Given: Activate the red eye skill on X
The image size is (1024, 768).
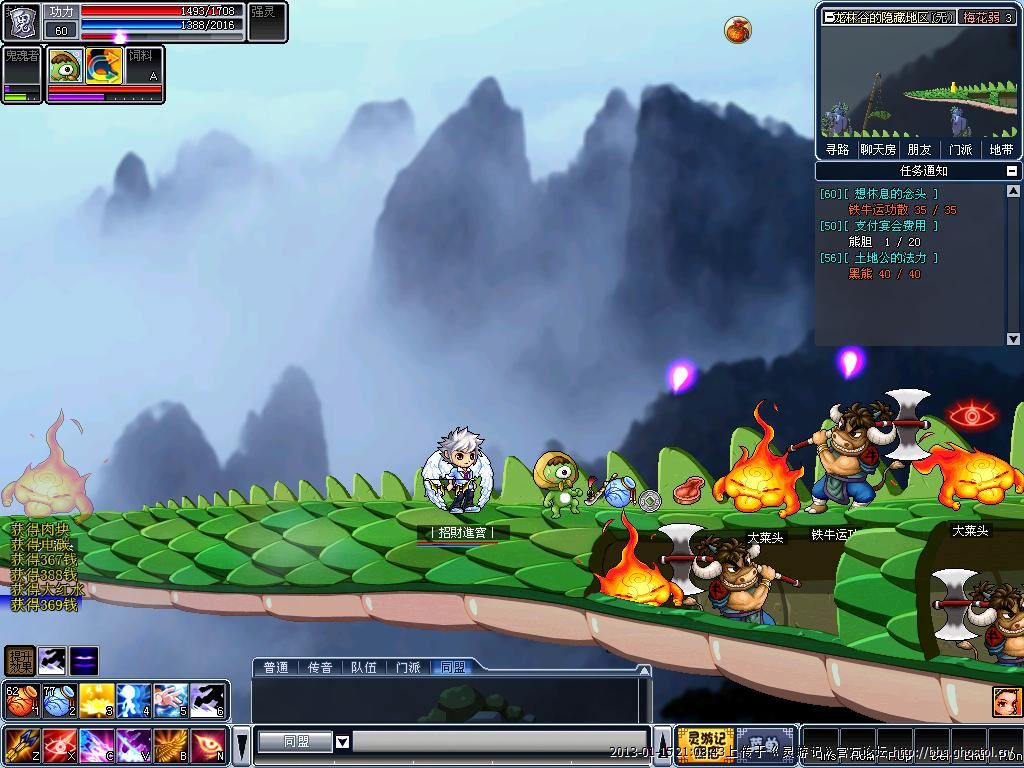Looking at the screenshot, I should (59, 745).
